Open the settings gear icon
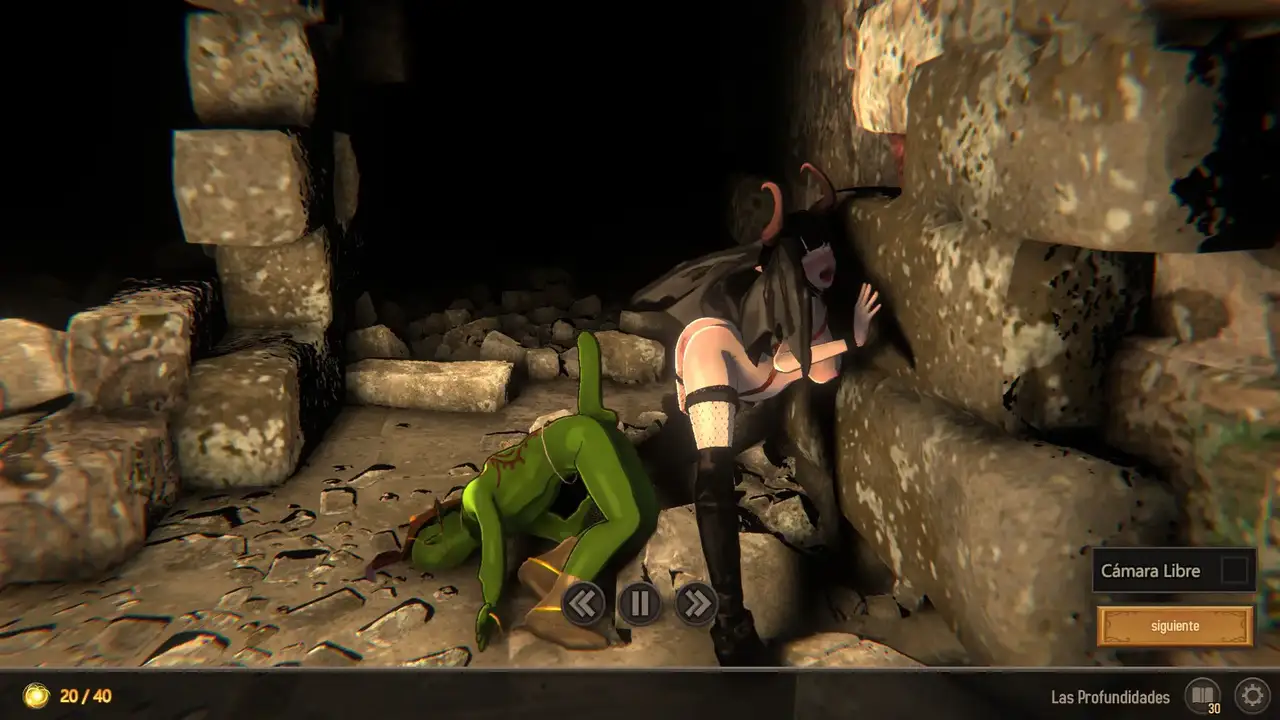This screenshot has height=720, width=1280. click(x=1251, y=695)
